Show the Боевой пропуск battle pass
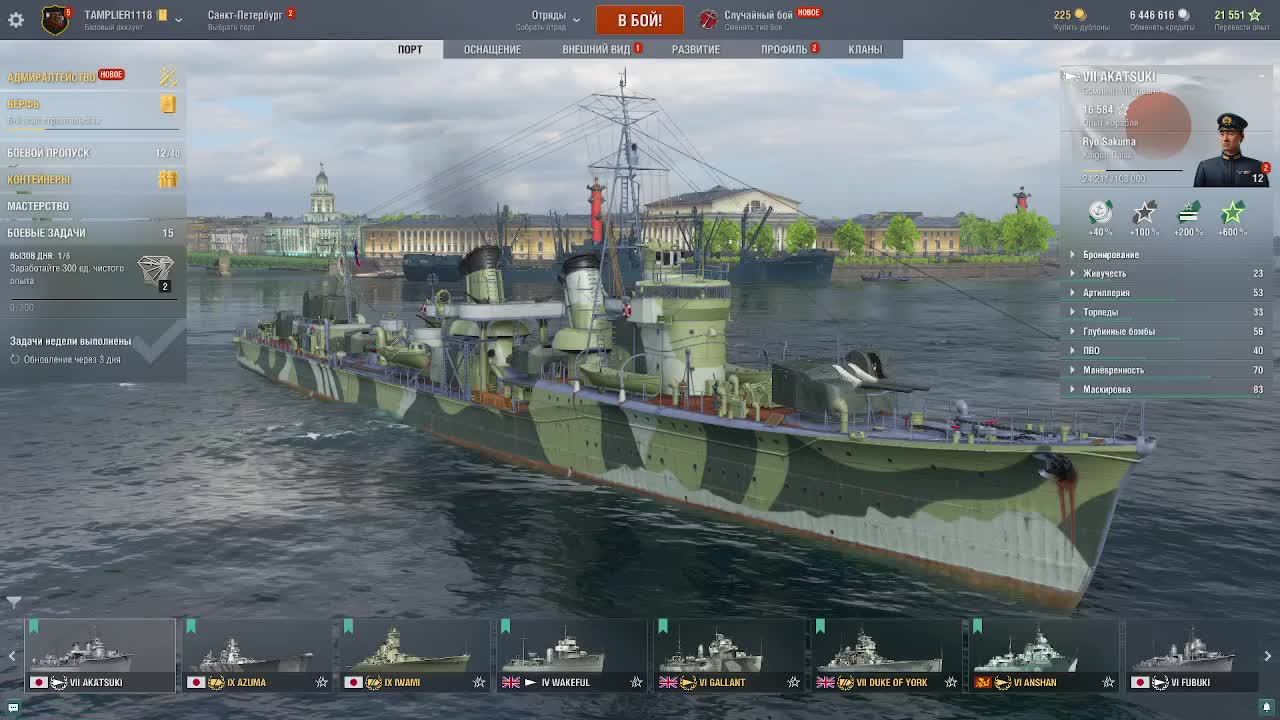This screenshot has width=1280, height=720. [48, 153]
